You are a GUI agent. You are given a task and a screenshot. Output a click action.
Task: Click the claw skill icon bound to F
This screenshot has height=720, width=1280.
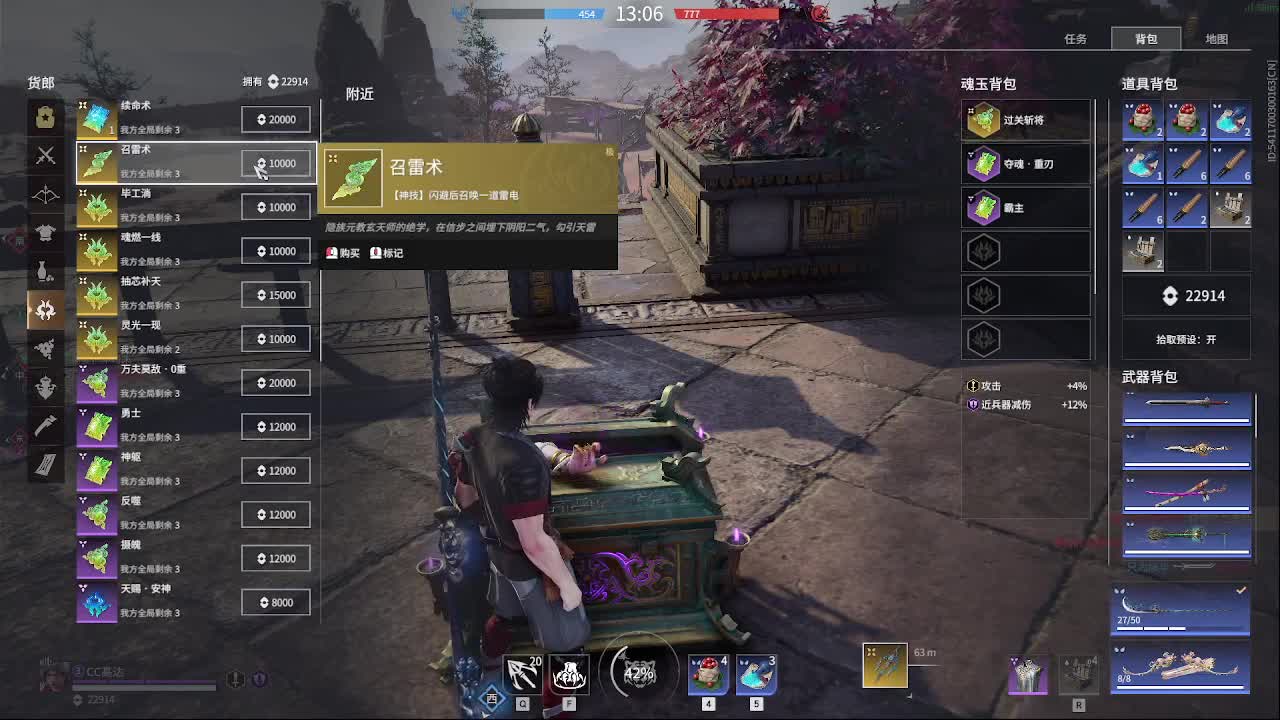click(x=568, y=674)
